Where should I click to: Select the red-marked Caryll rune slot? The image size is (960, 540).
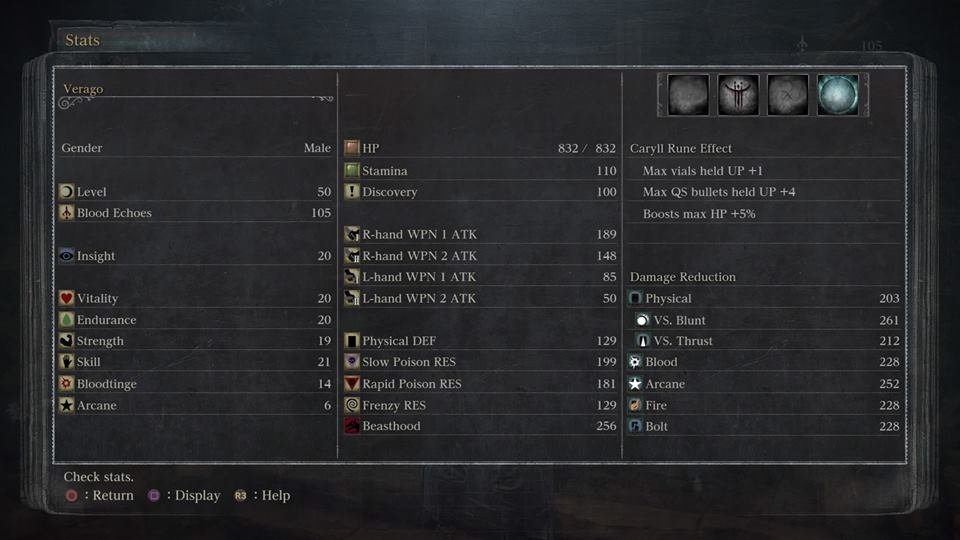point(738,95)
